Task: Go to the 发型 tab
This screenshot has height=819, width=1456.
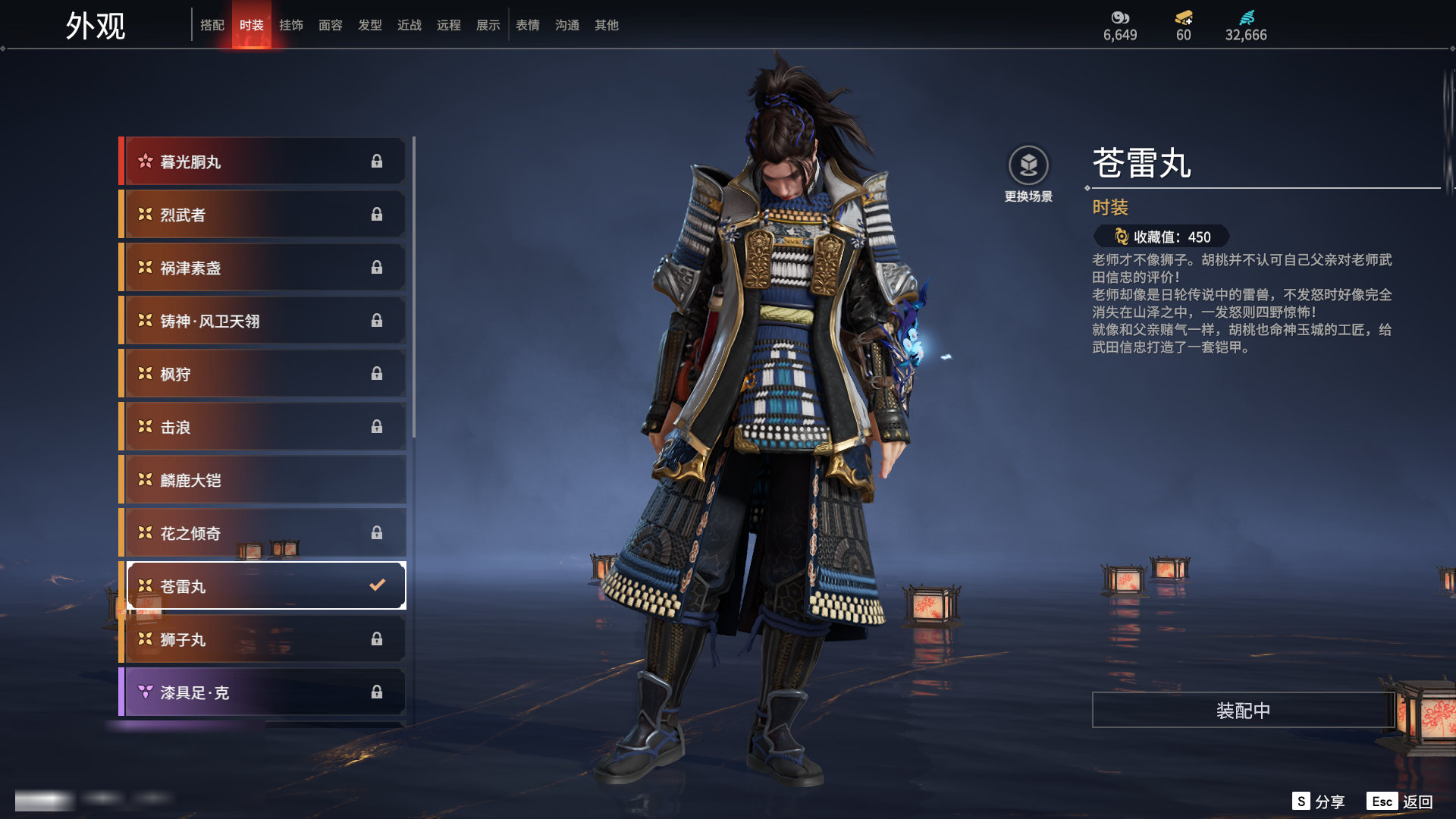Action: pos(370,25)
